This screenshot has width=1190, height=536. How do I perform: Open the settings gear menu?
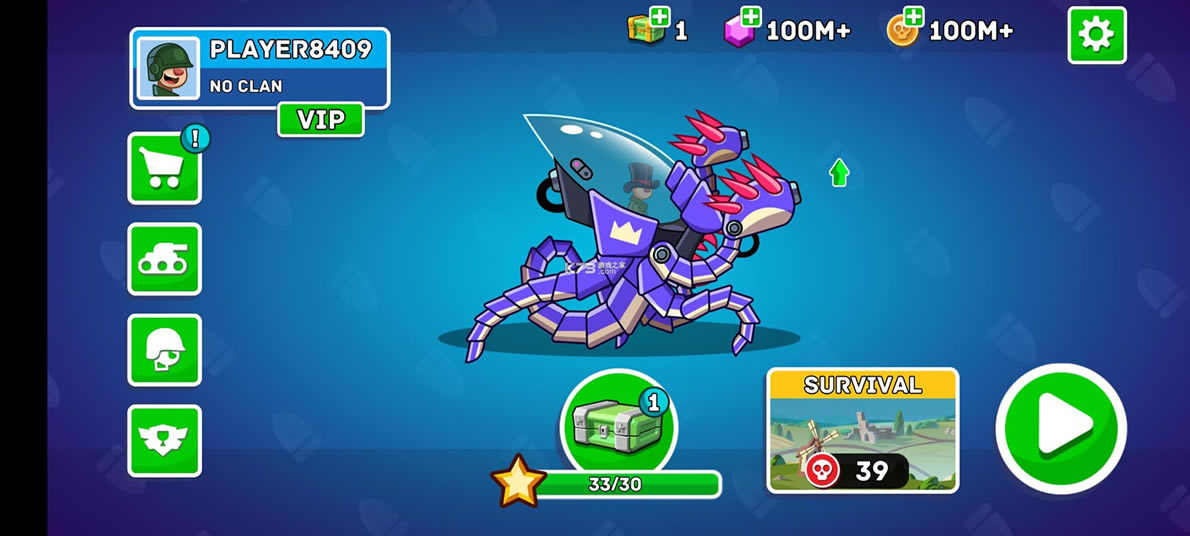pos(1096,35)
